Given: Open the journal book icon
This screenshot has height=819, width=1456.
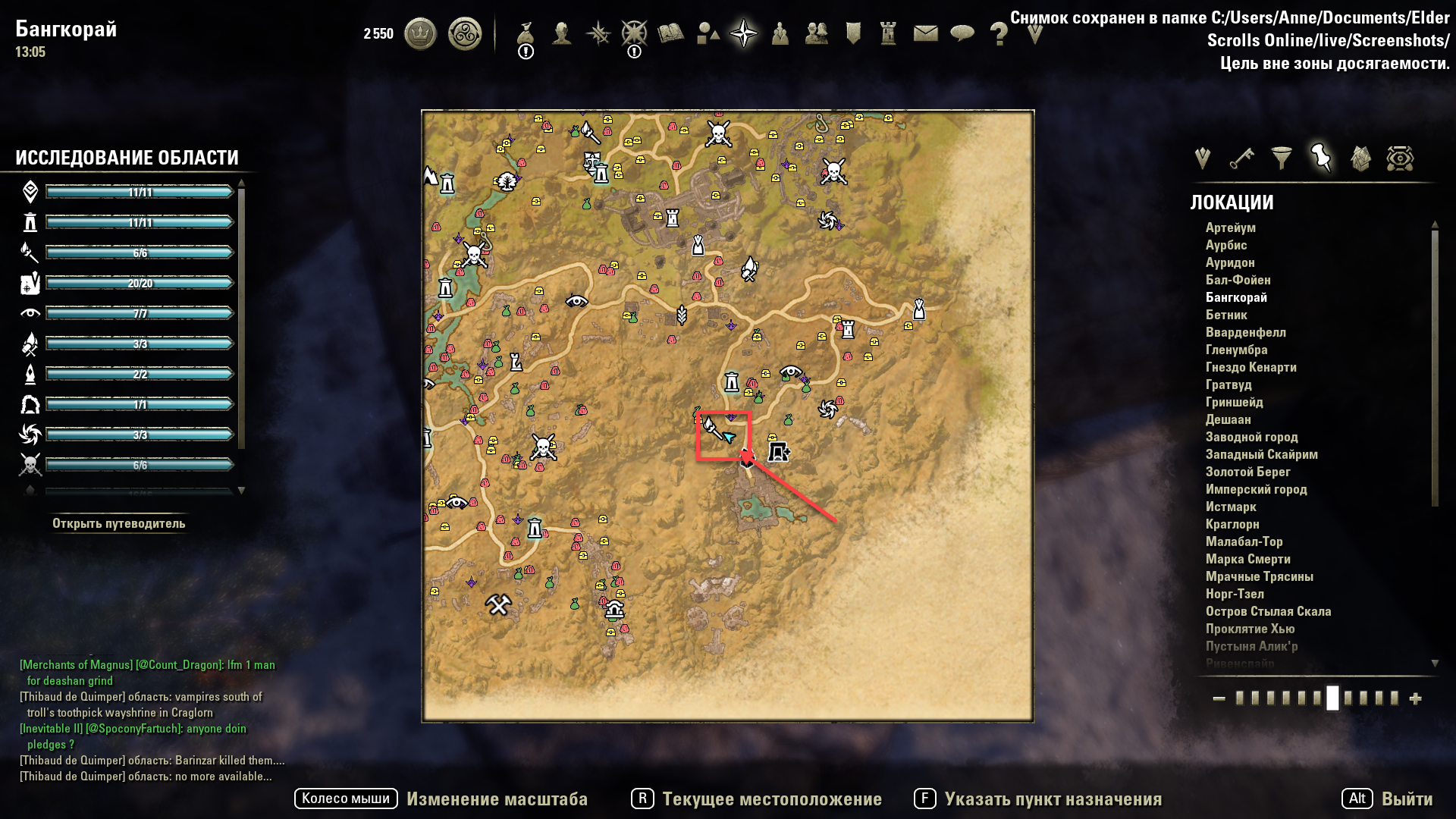Looking at the screenshot, I should coord(670,34).
